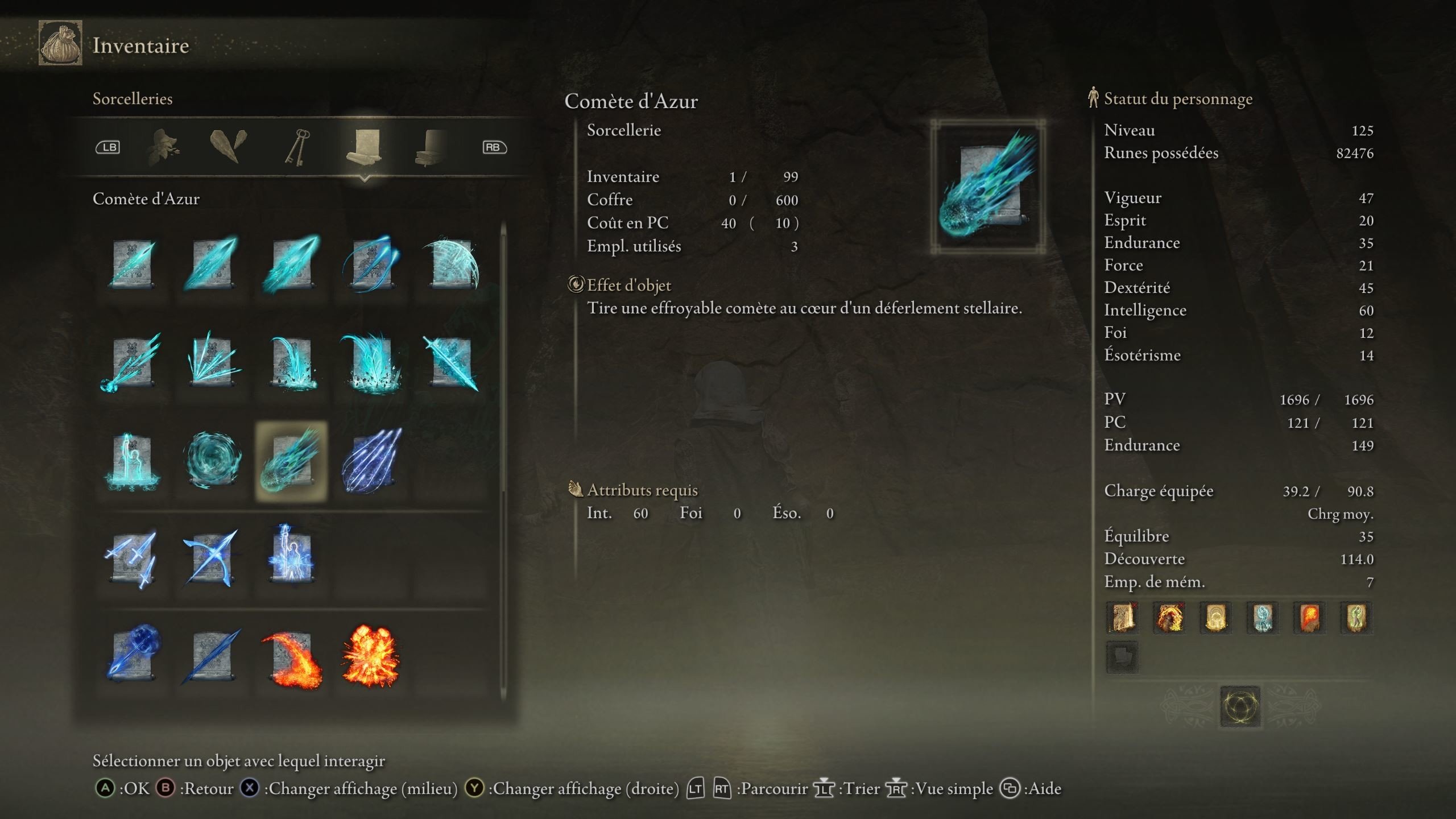This screenshot has width=1456, height=819.
Task: Pick the fiery explosion sorcery
Action: 371,656
